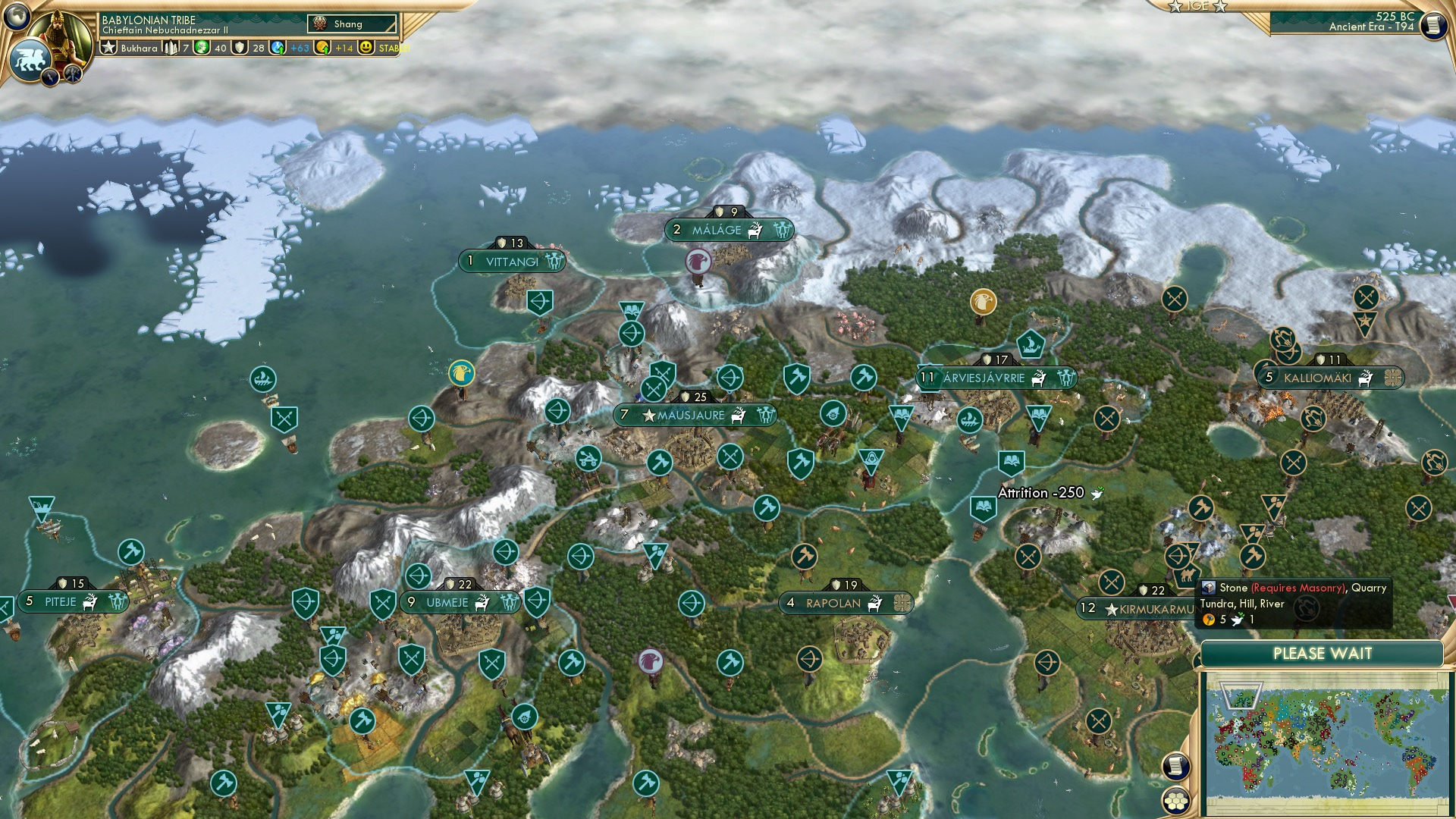This screenshot has width=1456, height=819.
Task: Click the Mausjaure production progress bar showing 25
Action: [x=694, y=395]
